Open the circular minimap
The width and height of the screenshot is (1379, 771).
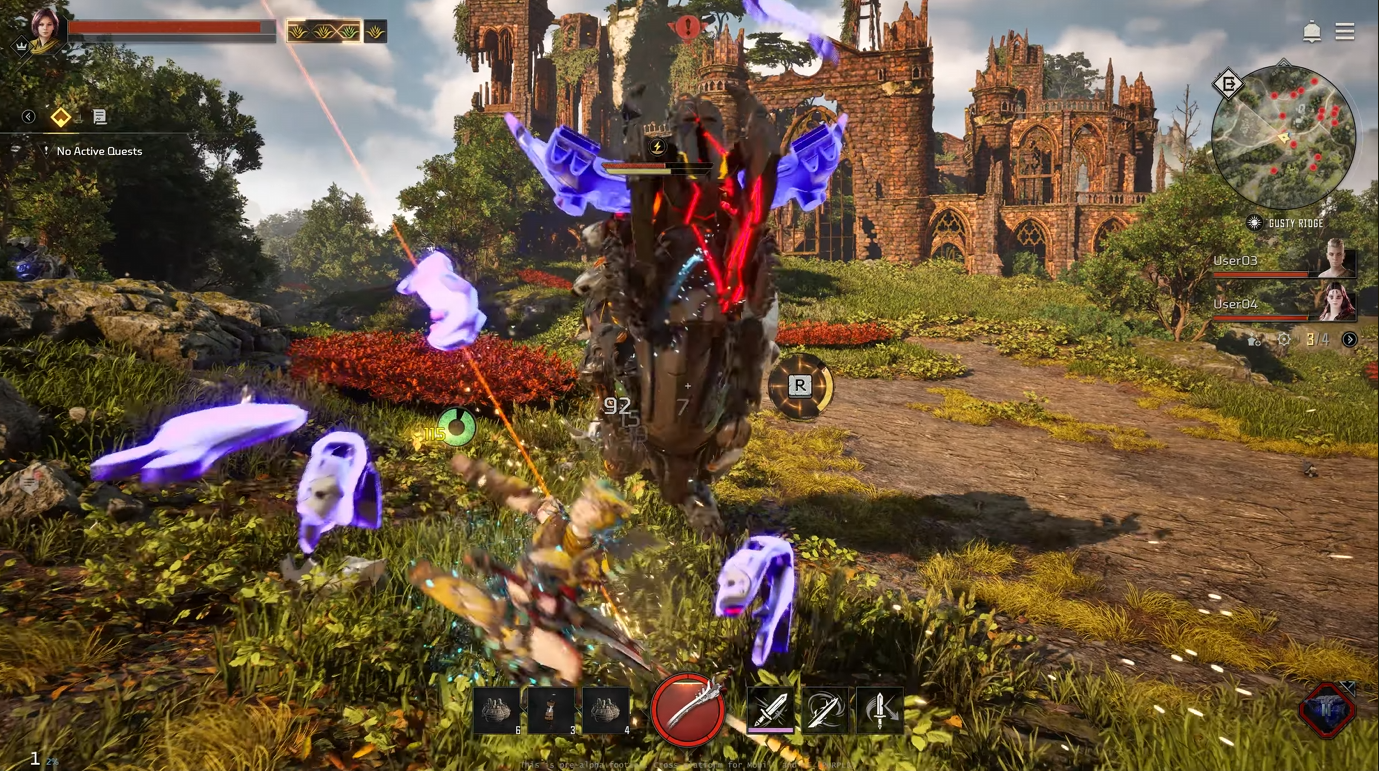(1283, 136)
